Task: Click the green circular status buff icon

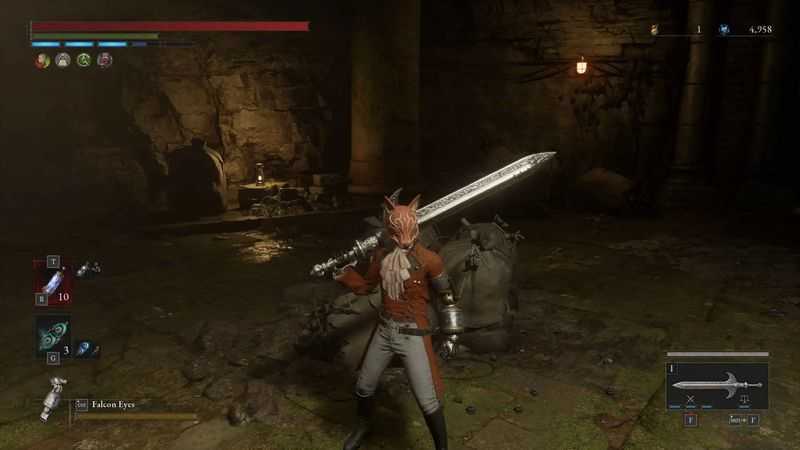Action: (84, 60)
